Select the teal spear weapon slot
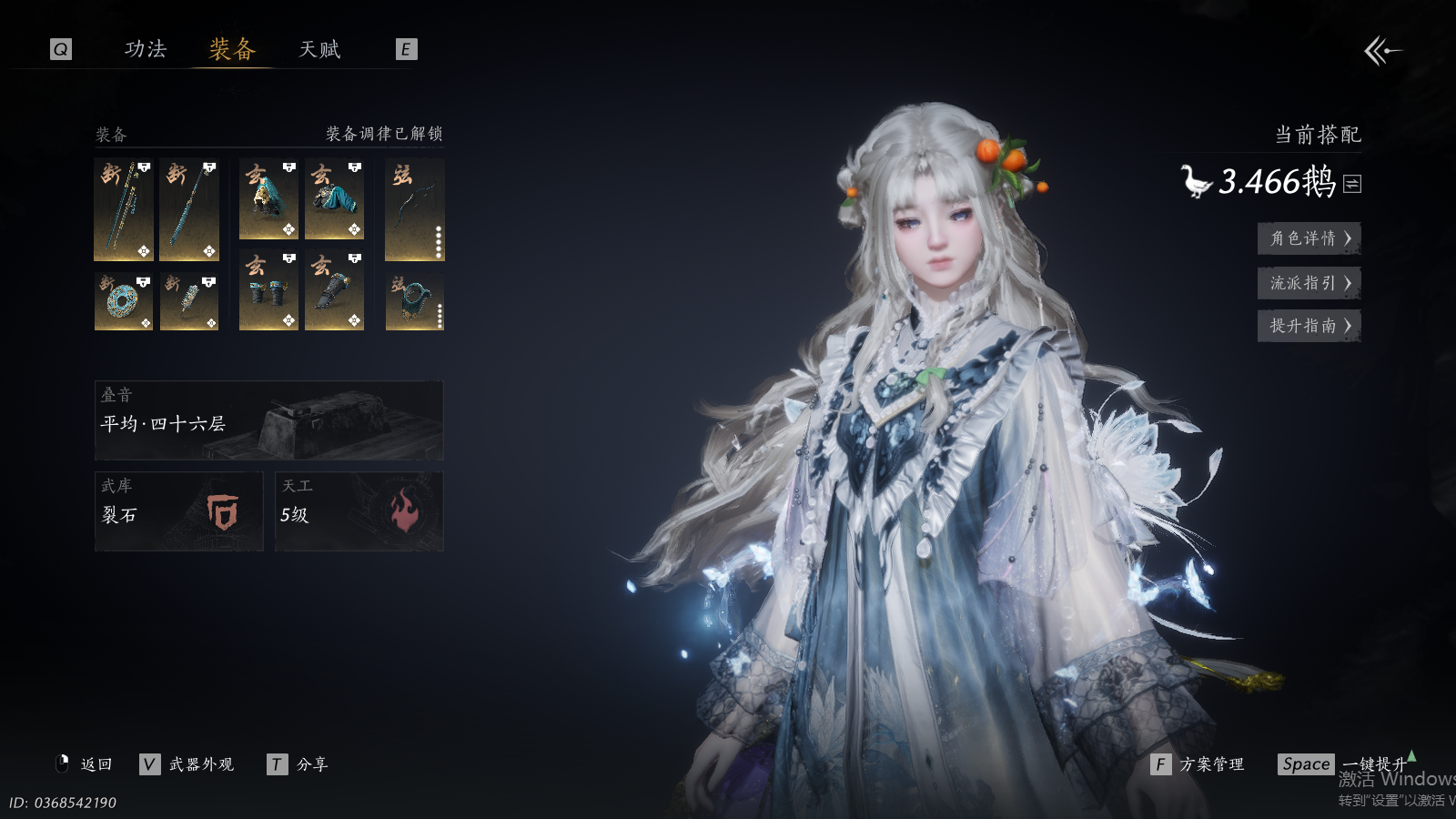Viewport: 1456px width, 819px height. tap(189, 210)
